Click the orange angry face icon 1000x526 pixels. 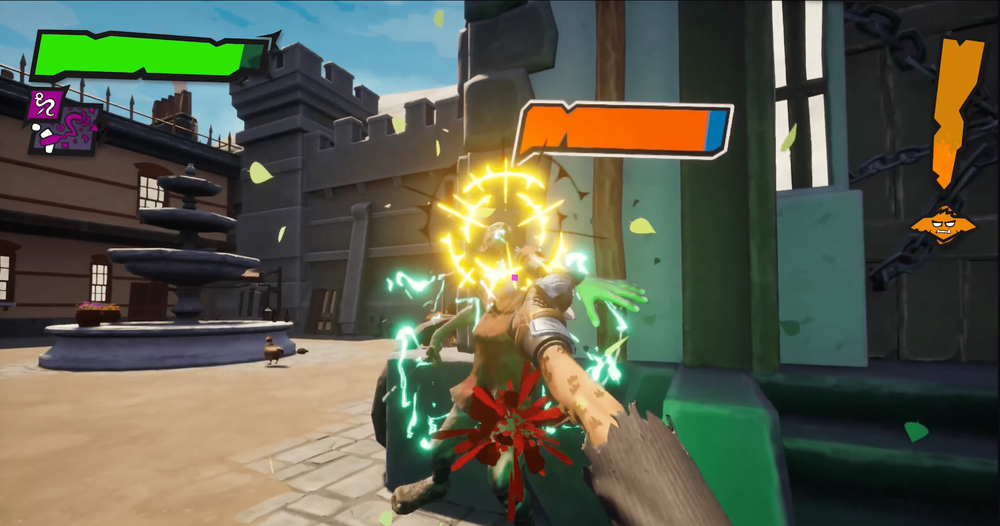tap(942, 224)
